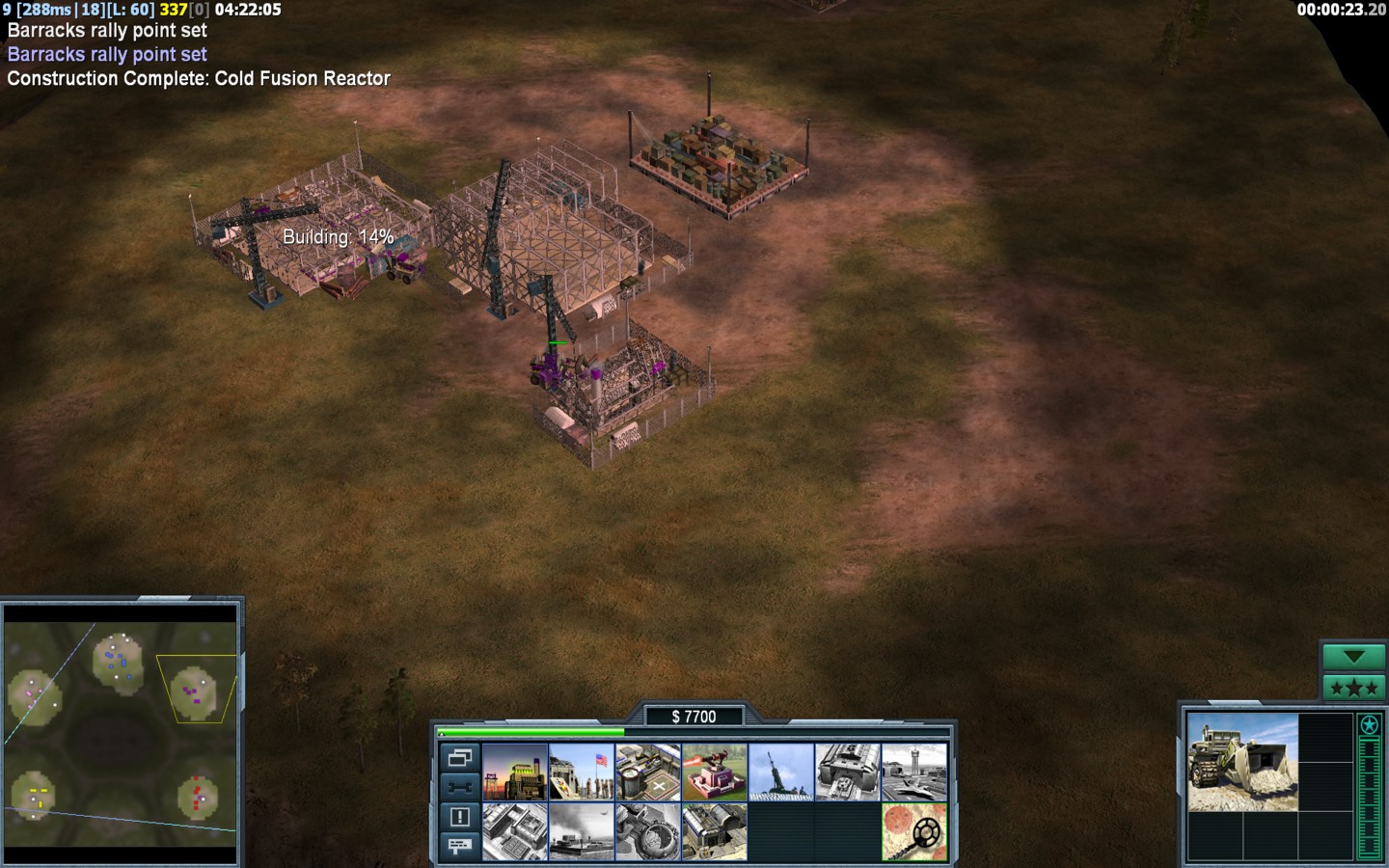Build the Particle Cannon superweapon
This screenshot has height=868, width=1389.
point(648,831)
